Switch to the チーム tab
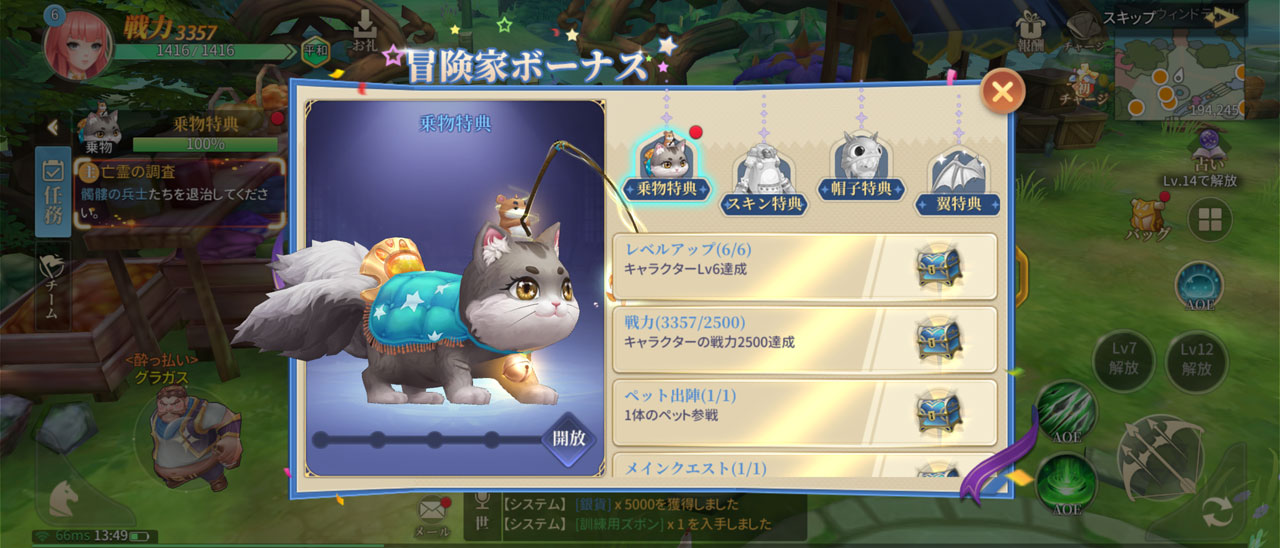 (x=53, y=285)
